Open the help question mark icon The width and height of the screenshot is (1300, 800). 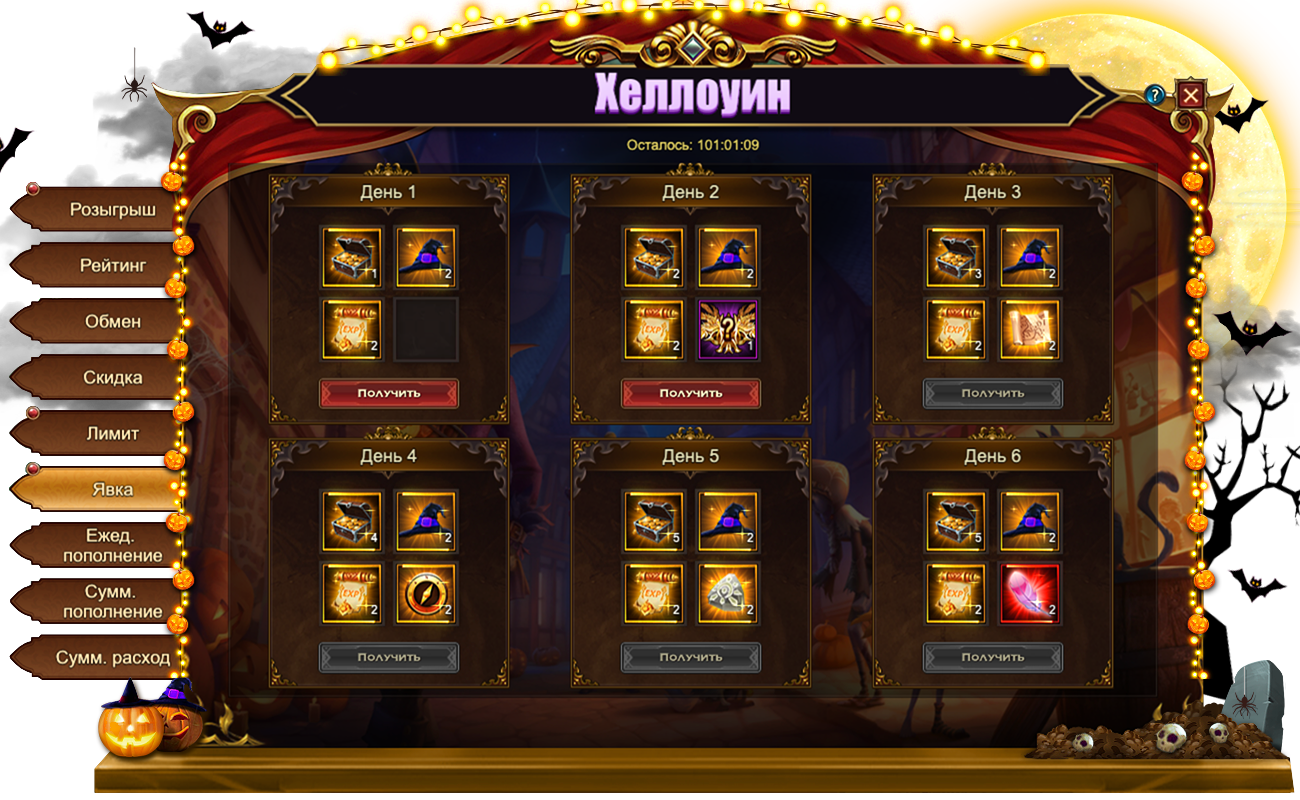[x=1156, y=95]
